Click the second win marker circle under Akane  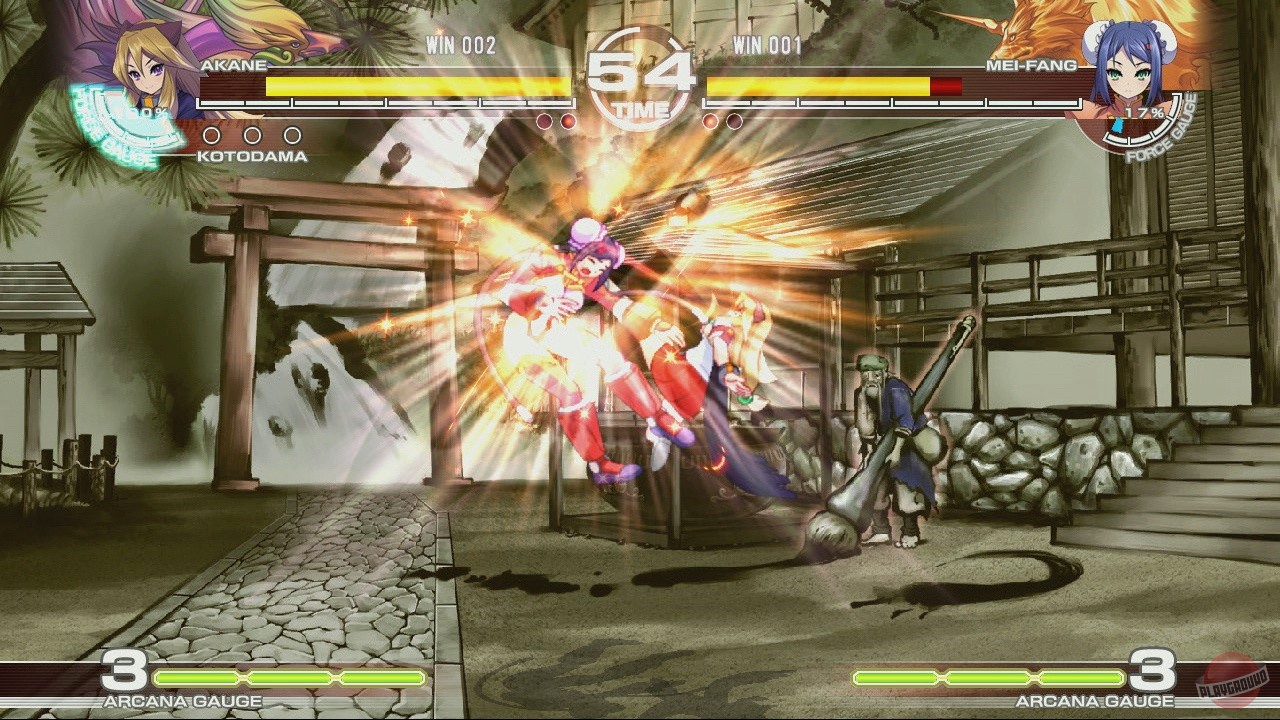click(x=251, y=134)
